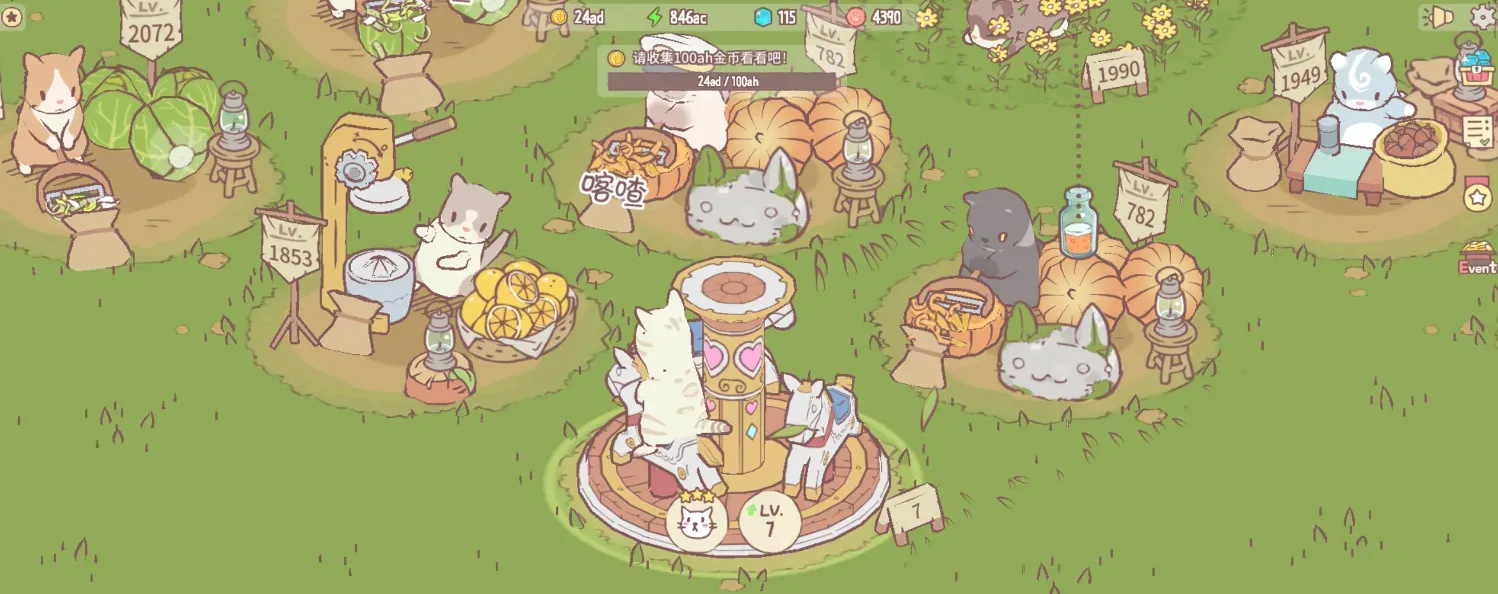Open the Event gold chest
The height and width of the screenshot is (594, 1498).
click(1477, 257)
